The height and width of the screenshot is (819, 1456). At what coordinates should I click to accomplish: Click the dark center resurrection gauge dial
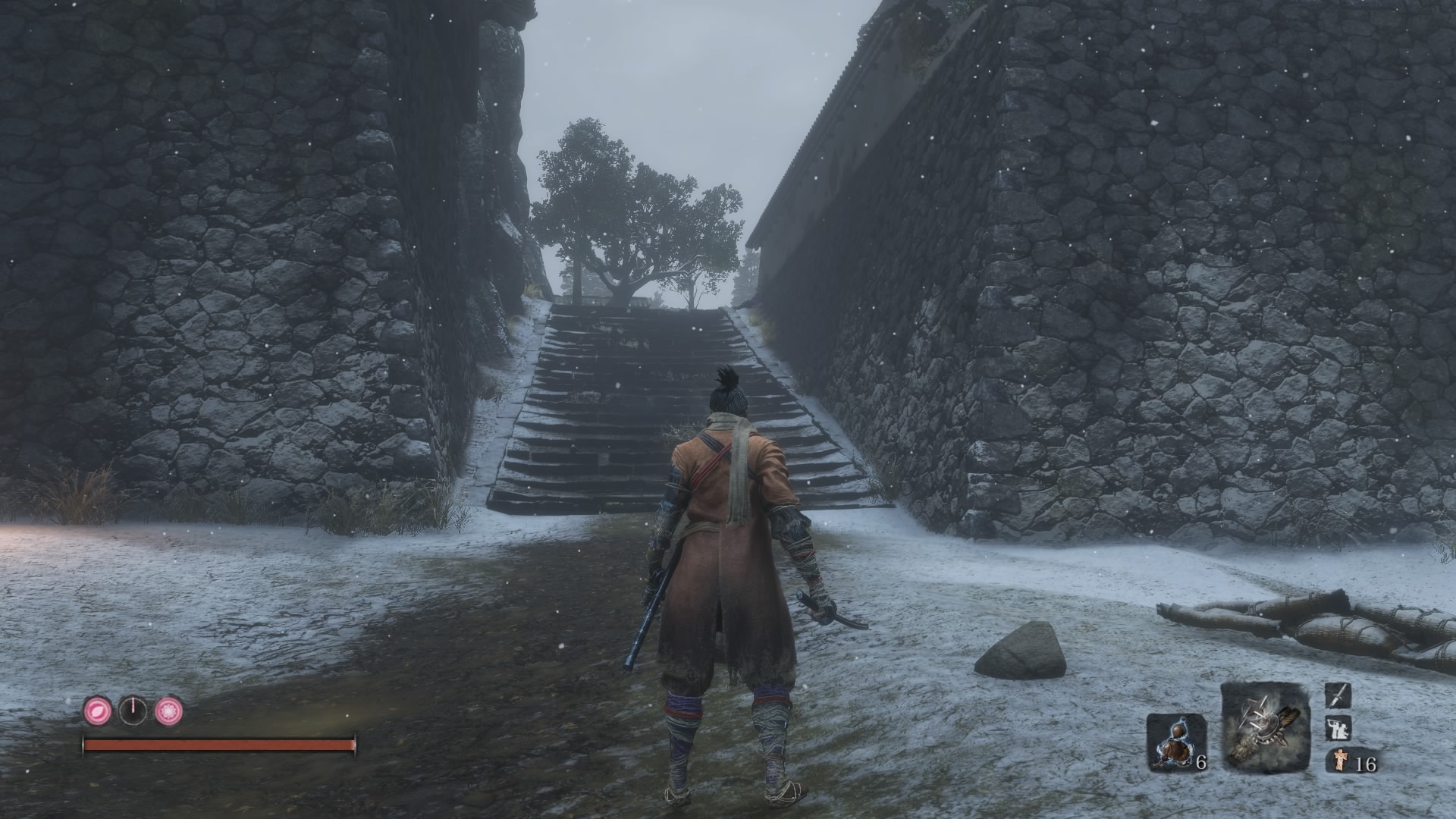[x=133, y=711]
